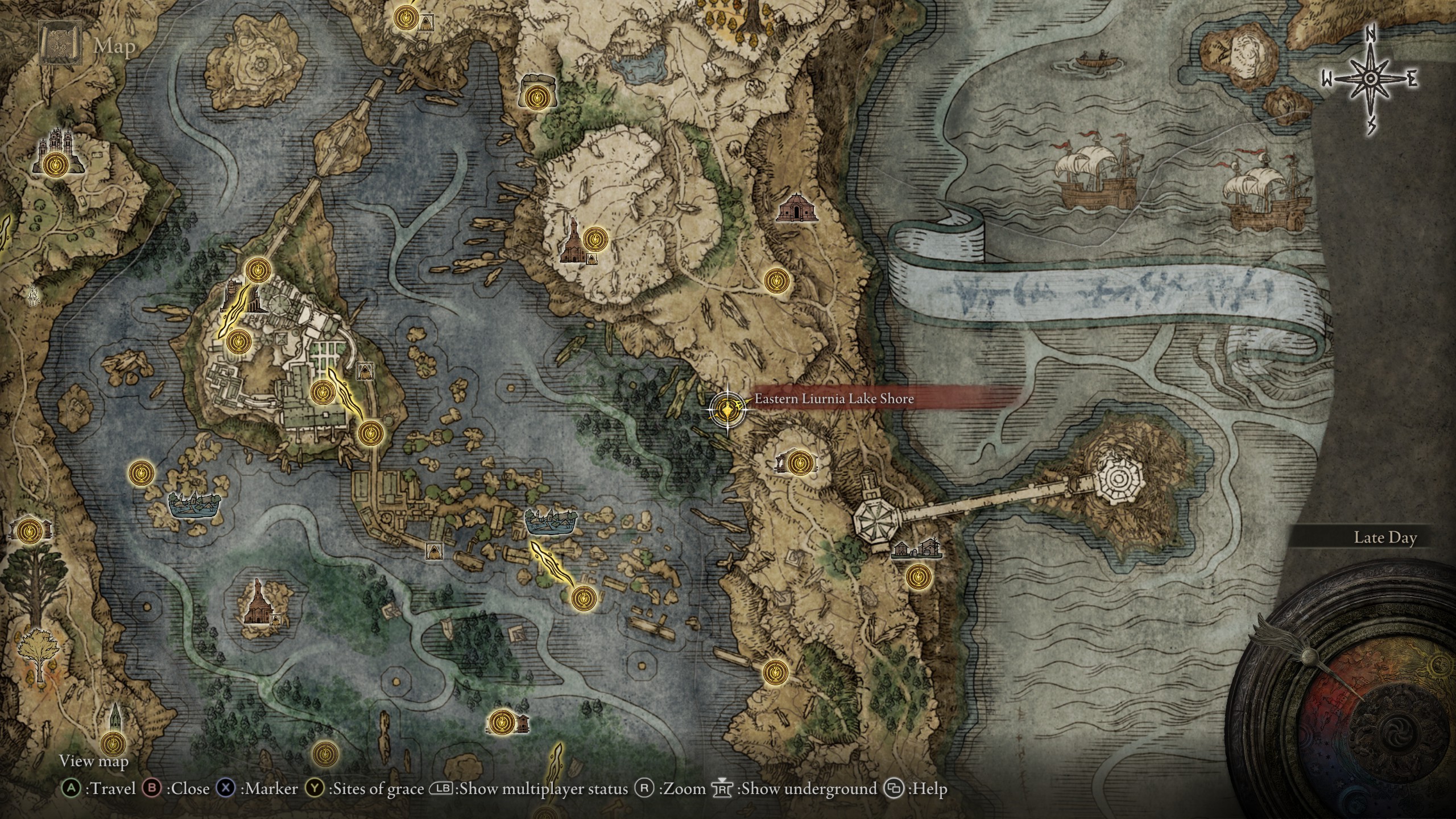This screenshot has width=1456, height=819.
Task: Click the Map scroll icon in the corner
Action: coord(58,42)
